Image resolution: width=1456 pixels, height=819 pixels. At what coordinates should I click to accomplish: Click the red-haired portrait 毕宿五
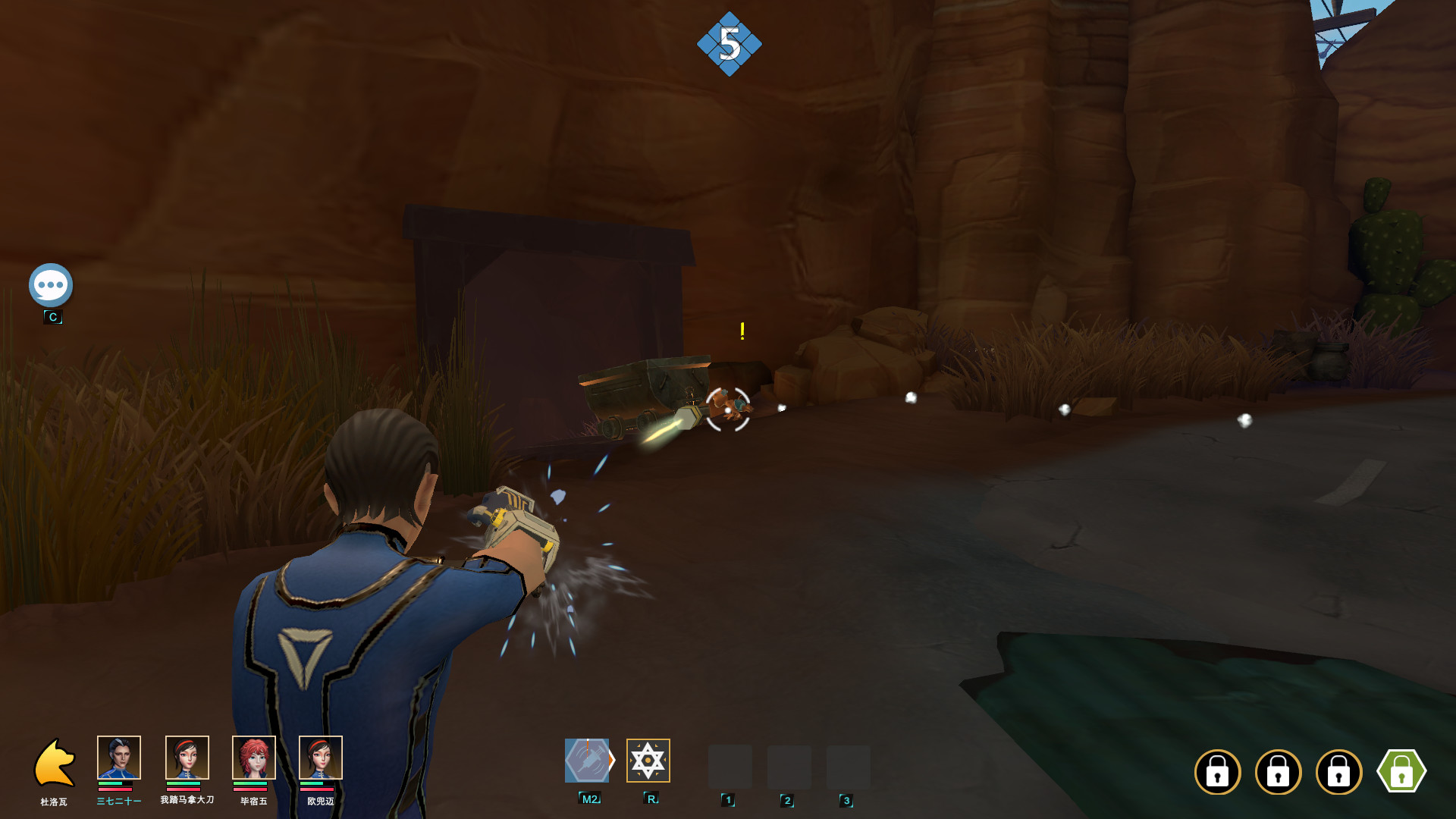(x=253, y=758)
